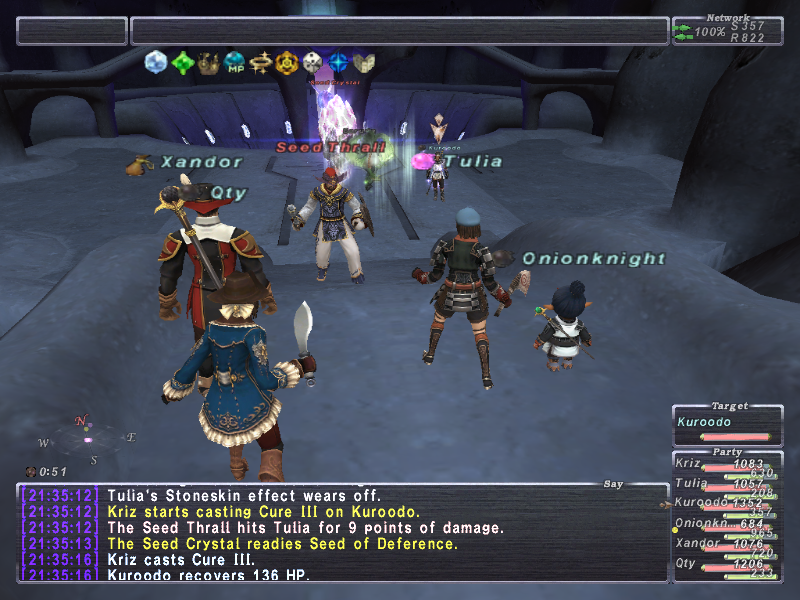Click the golden halo ring status icon
The image size is (800, 600).
(261, 62)
